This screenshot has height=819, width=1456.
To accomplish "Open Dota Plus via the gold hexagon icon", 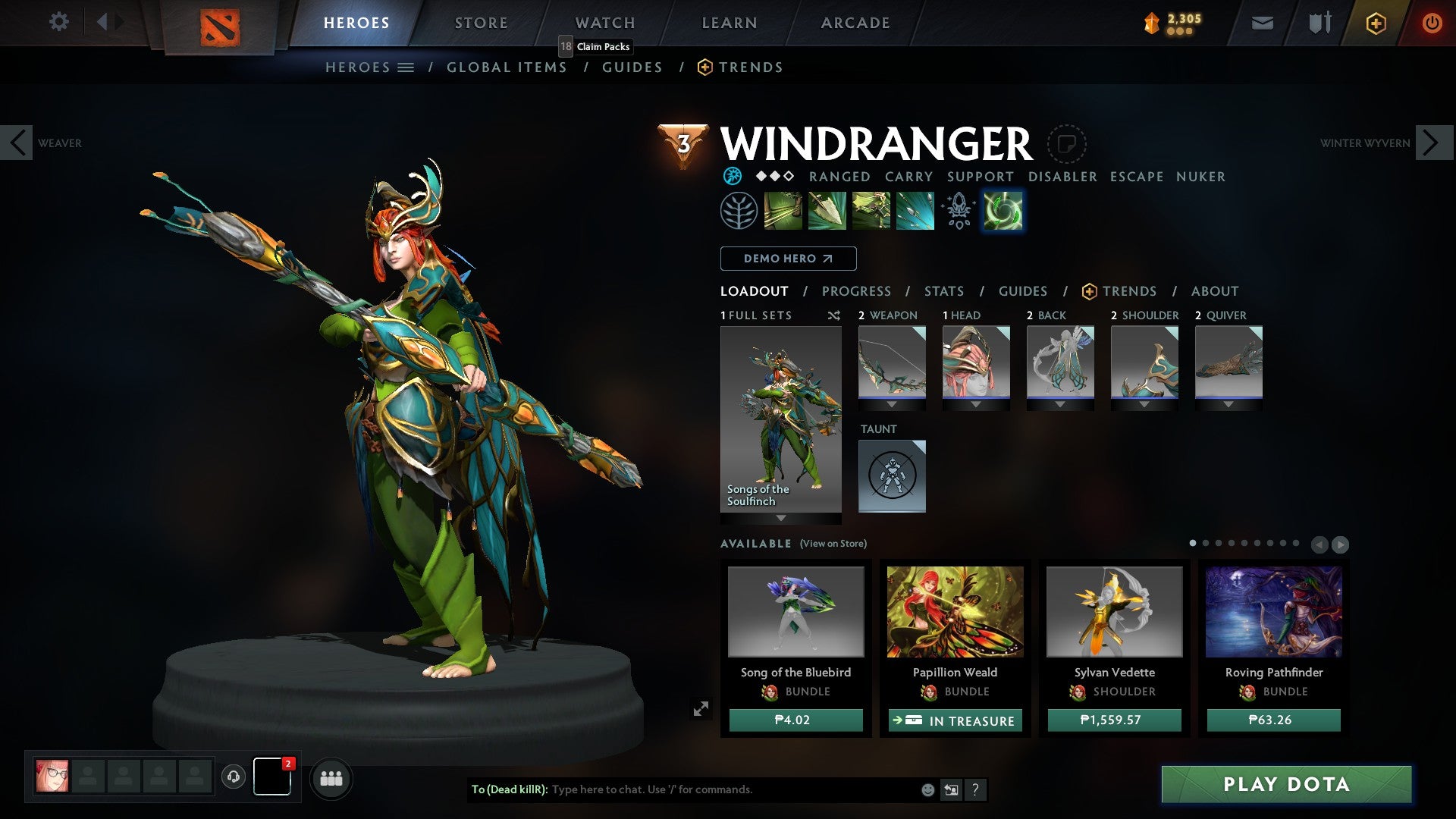I will coord(1375,23).
